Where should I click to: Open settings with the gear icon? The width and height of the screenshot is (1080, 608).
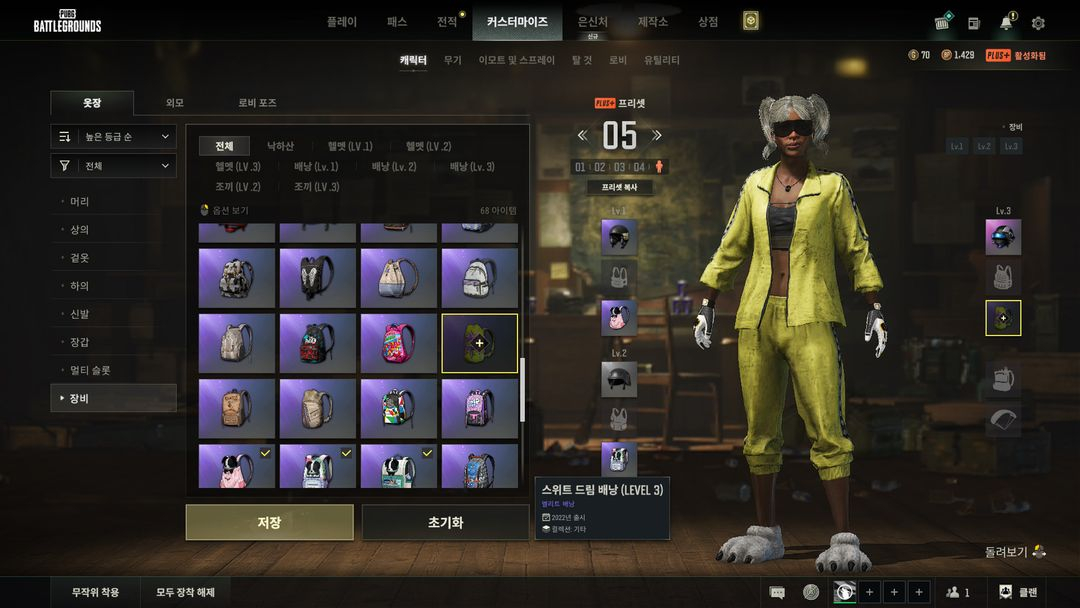(1038, 23)
